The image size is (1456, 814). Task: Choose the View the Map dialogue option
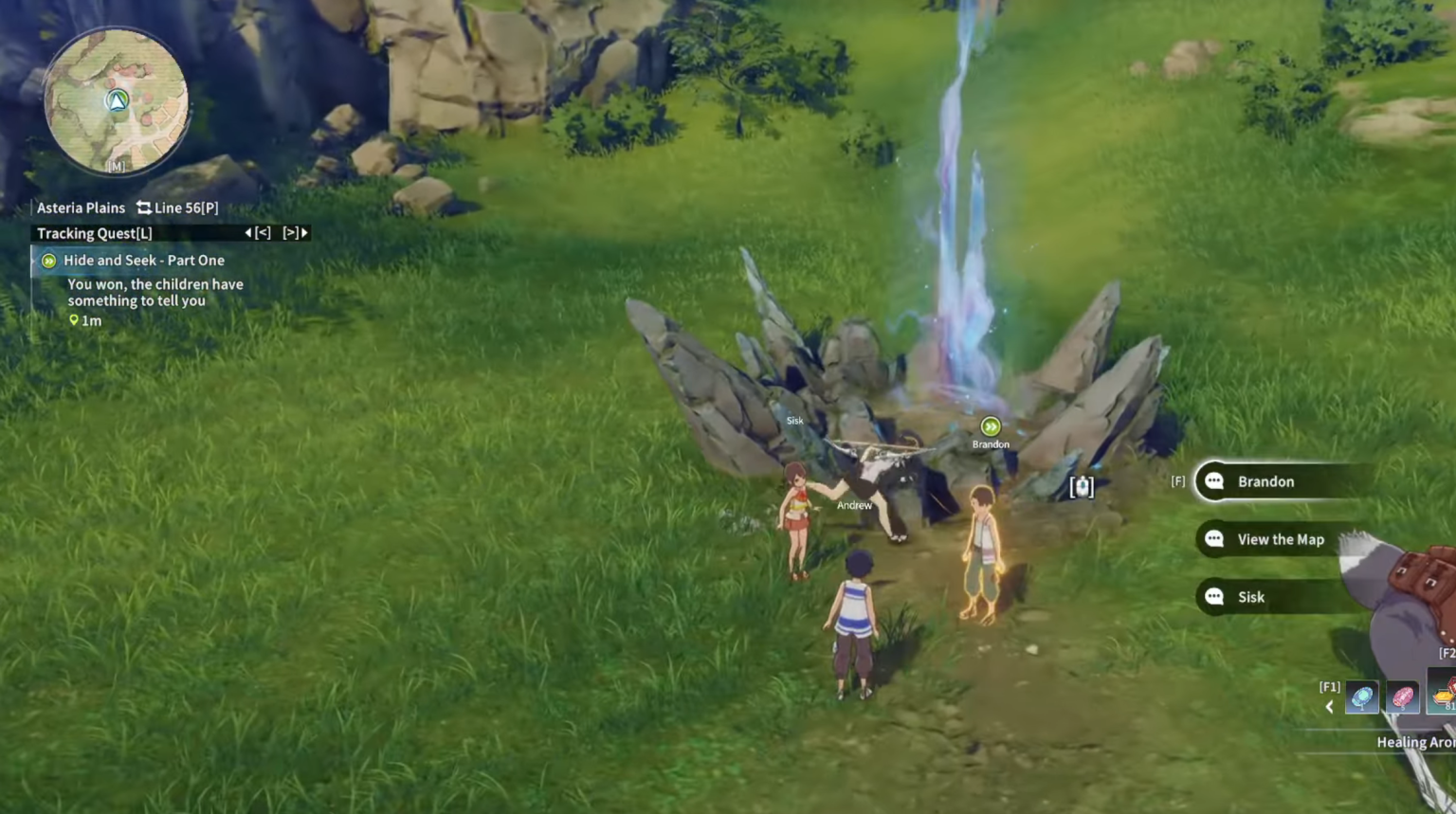point(1280,539)
